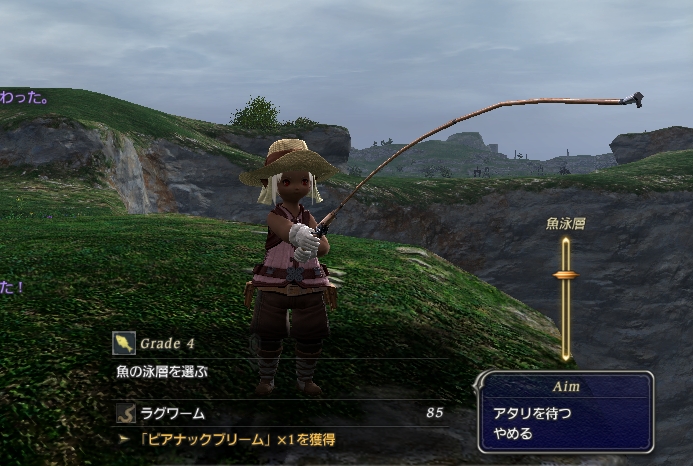Adjust the 魚泳層 depth slider handle
Image resolution: width=693 pixels, height=466 pixels.
[565, 275]
